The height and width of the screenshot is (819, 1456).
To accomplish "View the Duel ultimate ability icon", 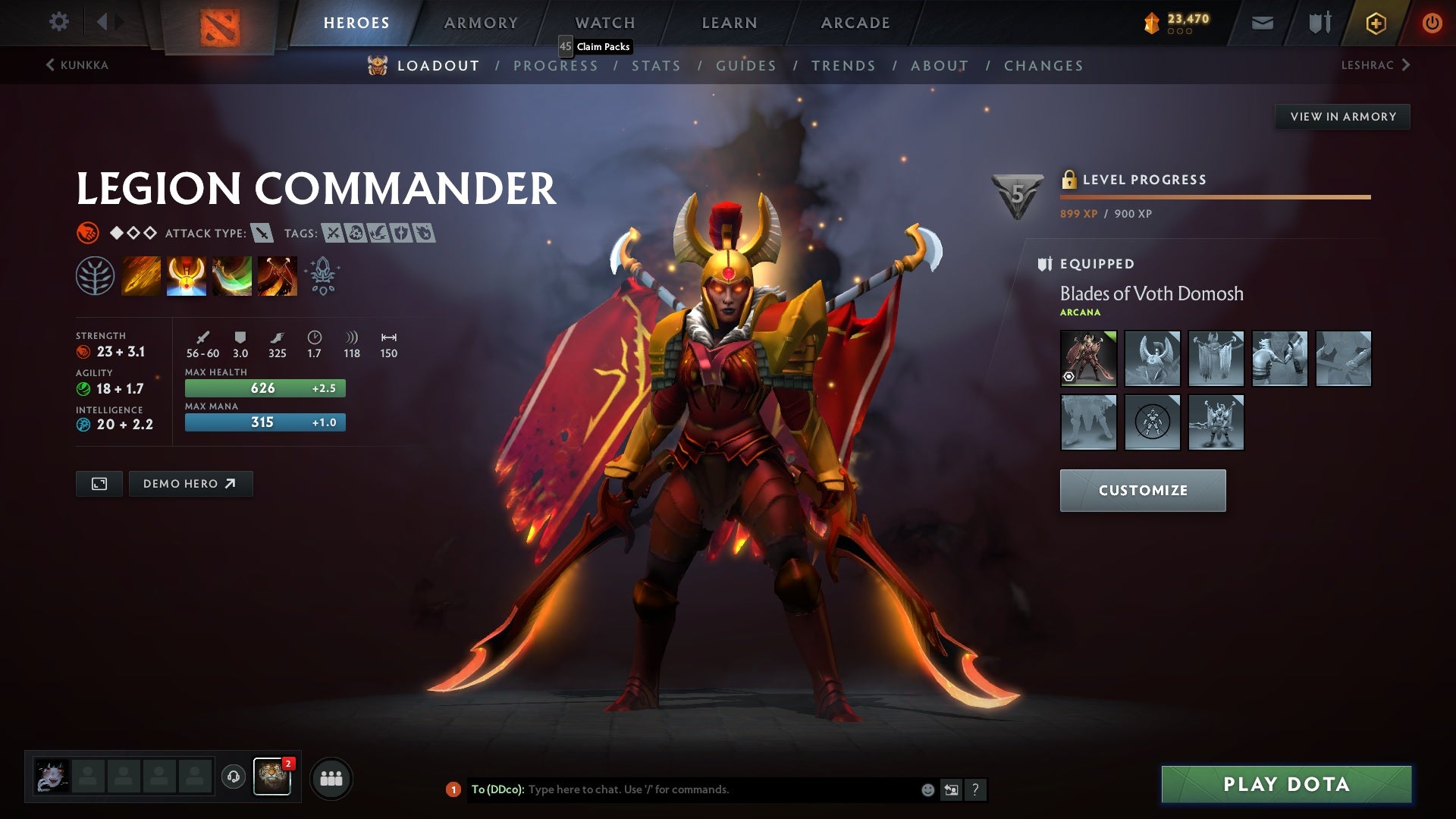I will point(278,275).
